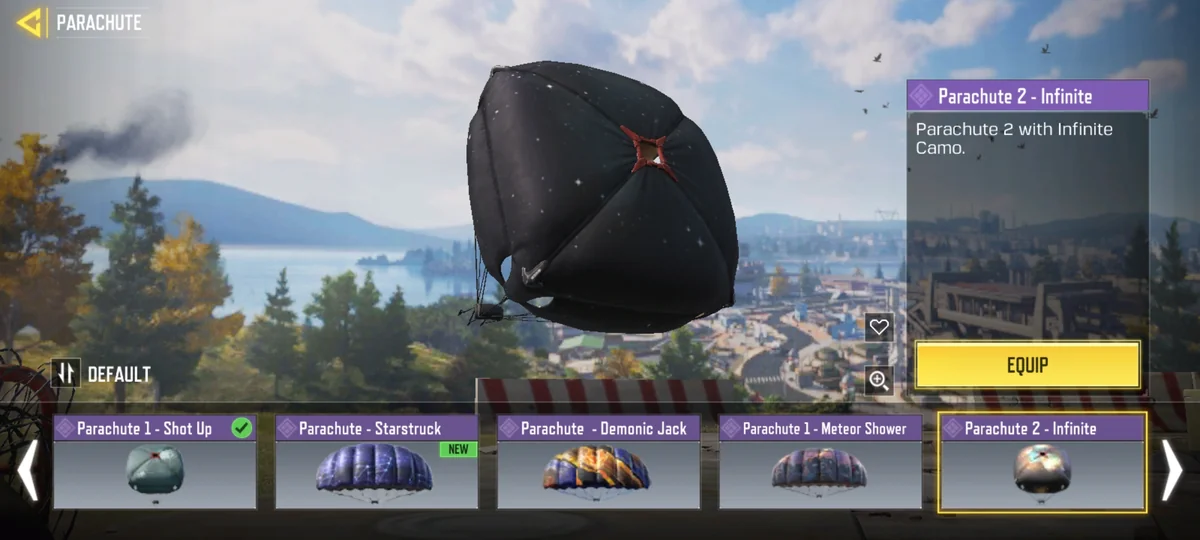Show previous parachutes with the left arrow
Viewport: 1200px width, 540px height.
pyautogui.click(x=27, y=471)
